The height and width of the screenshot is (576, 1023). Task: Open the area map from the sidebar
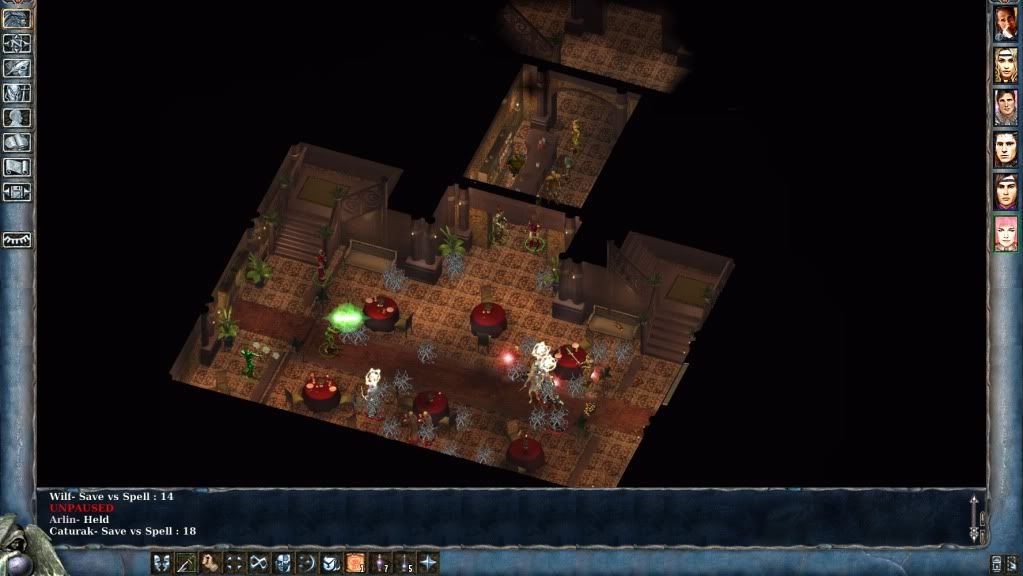[x=17, y=43]
